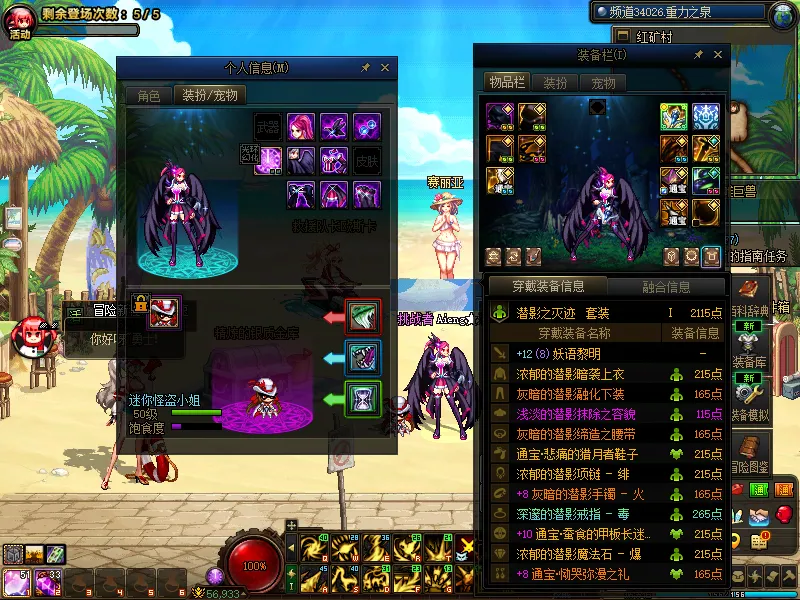The image size is (800, 600).
Task: Close the 装备栏 equipment window
Action: tap(715, 55)
